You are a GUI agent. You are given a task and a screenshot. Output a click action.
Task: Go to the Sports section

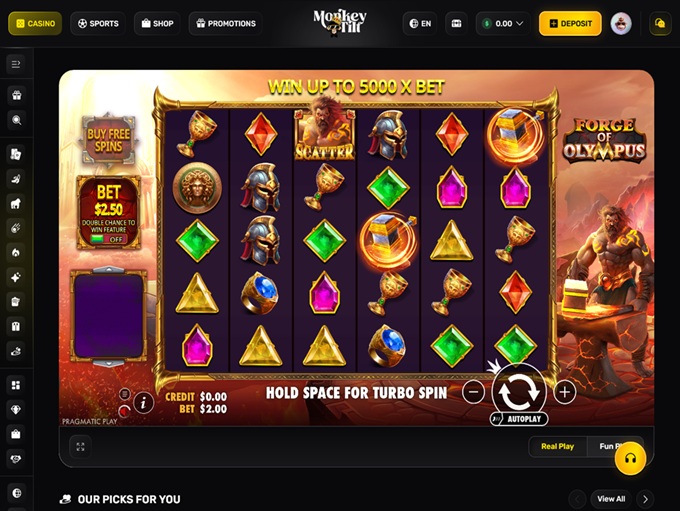point(98,23)
